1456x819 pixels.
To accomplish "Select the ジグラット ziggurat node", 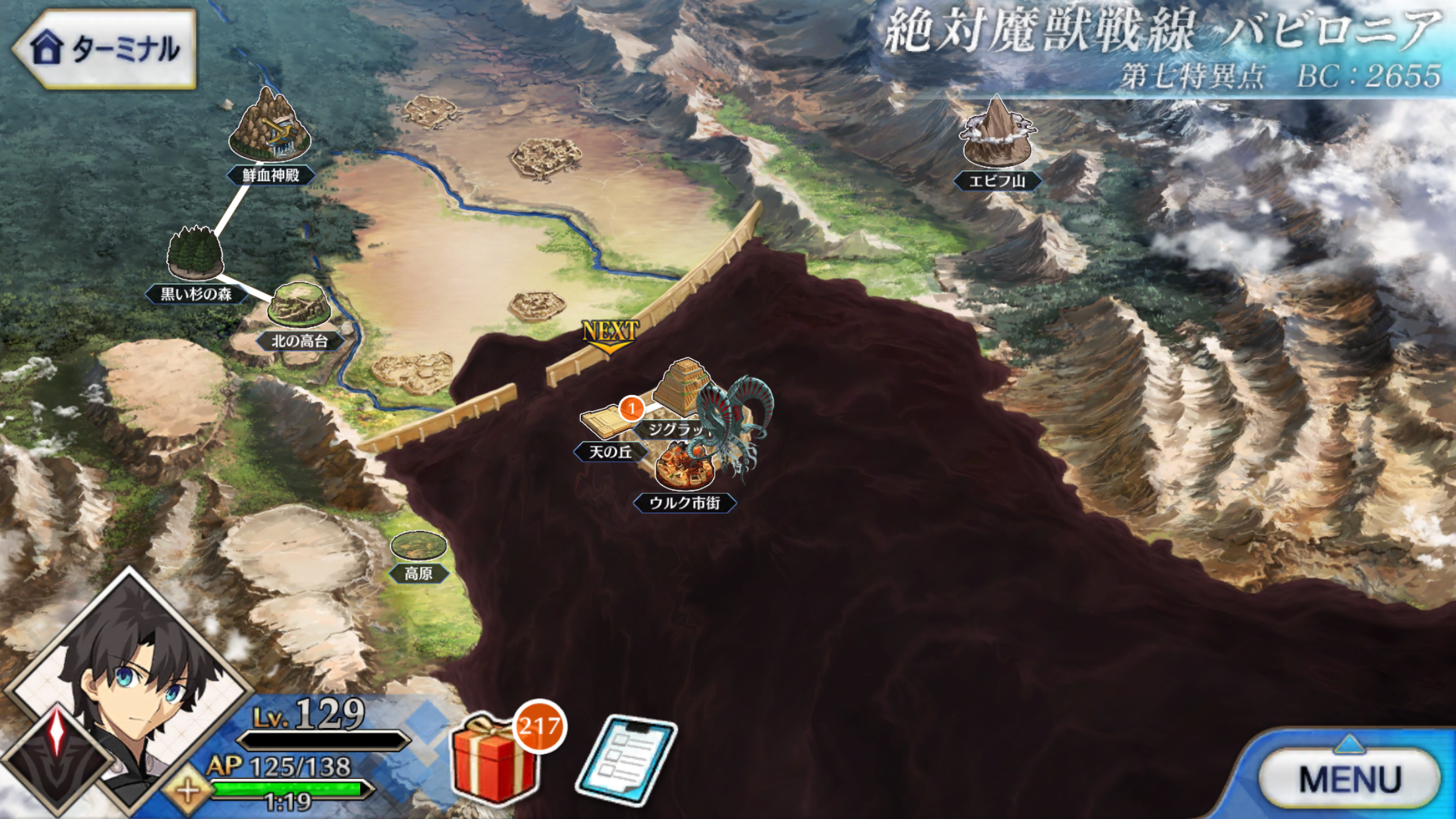I will pyautogui.click(x=682, y=388).
